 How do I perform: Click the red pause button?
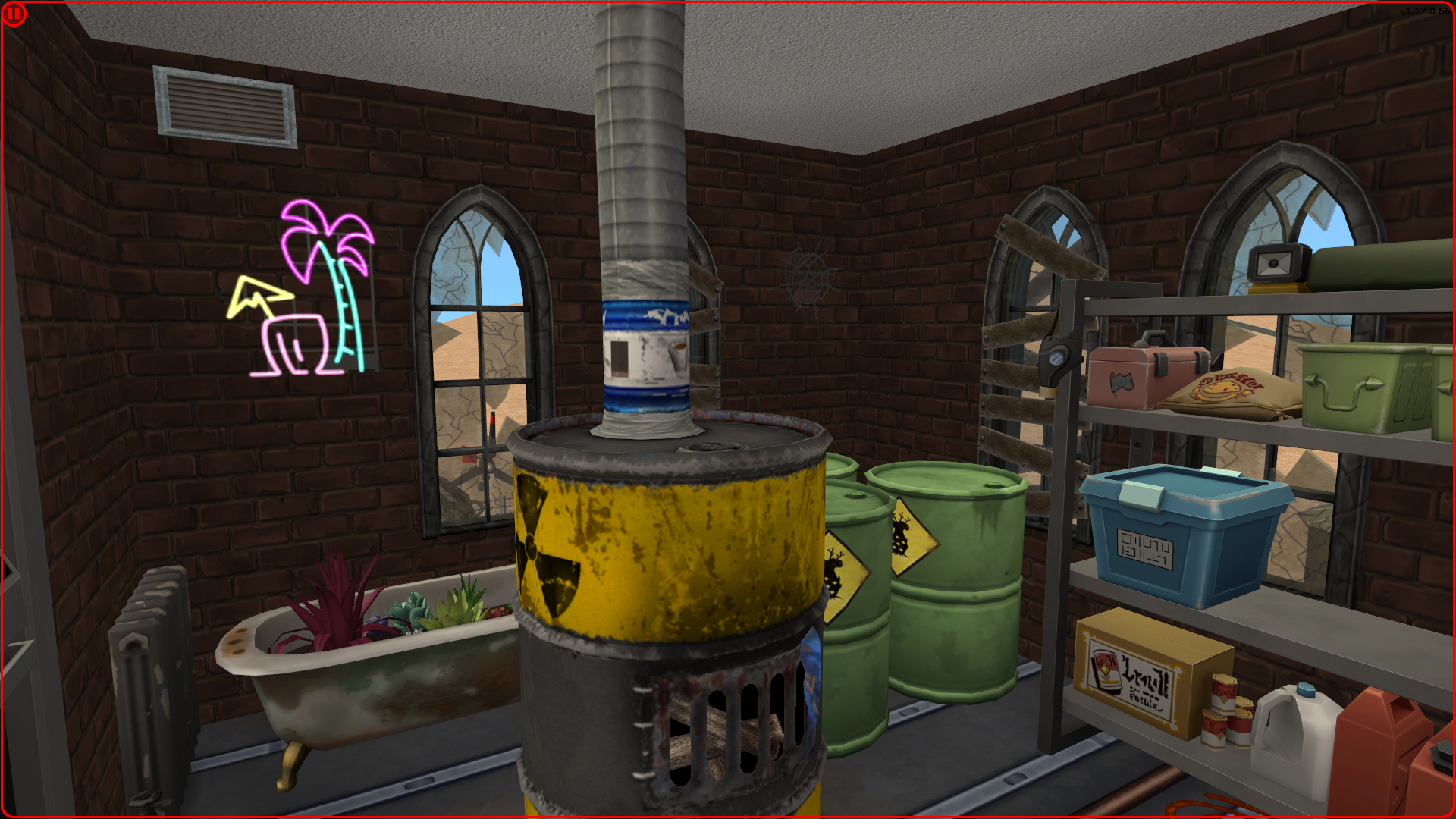14,14
